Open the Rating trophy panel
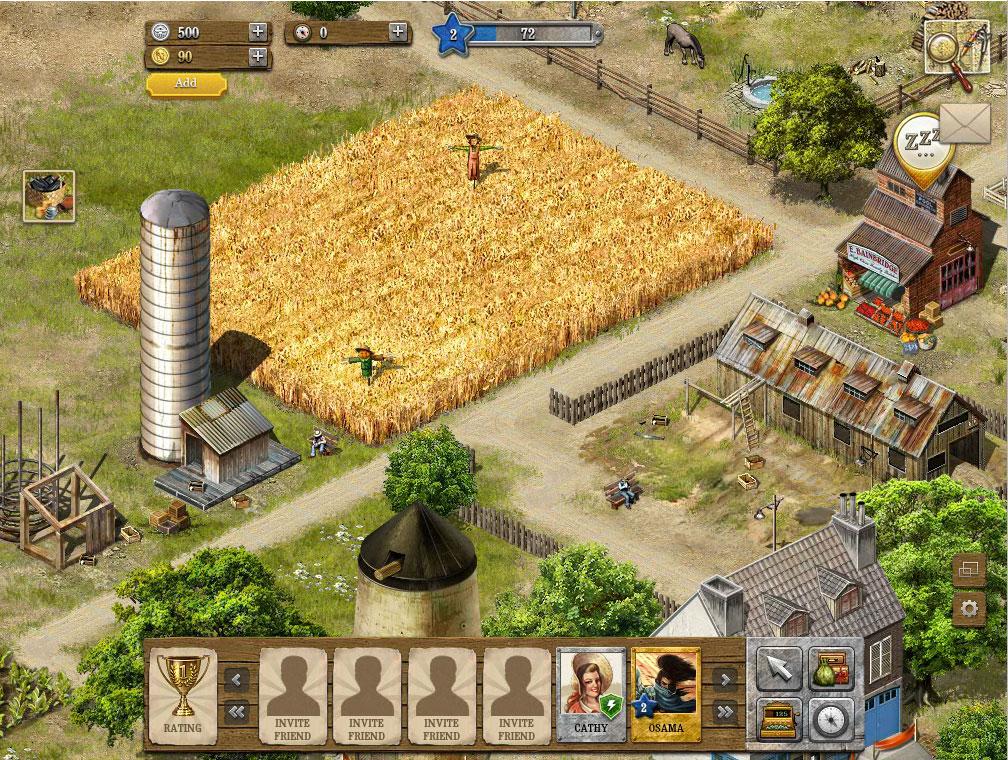1008x760 pixels. coord(183,694)
